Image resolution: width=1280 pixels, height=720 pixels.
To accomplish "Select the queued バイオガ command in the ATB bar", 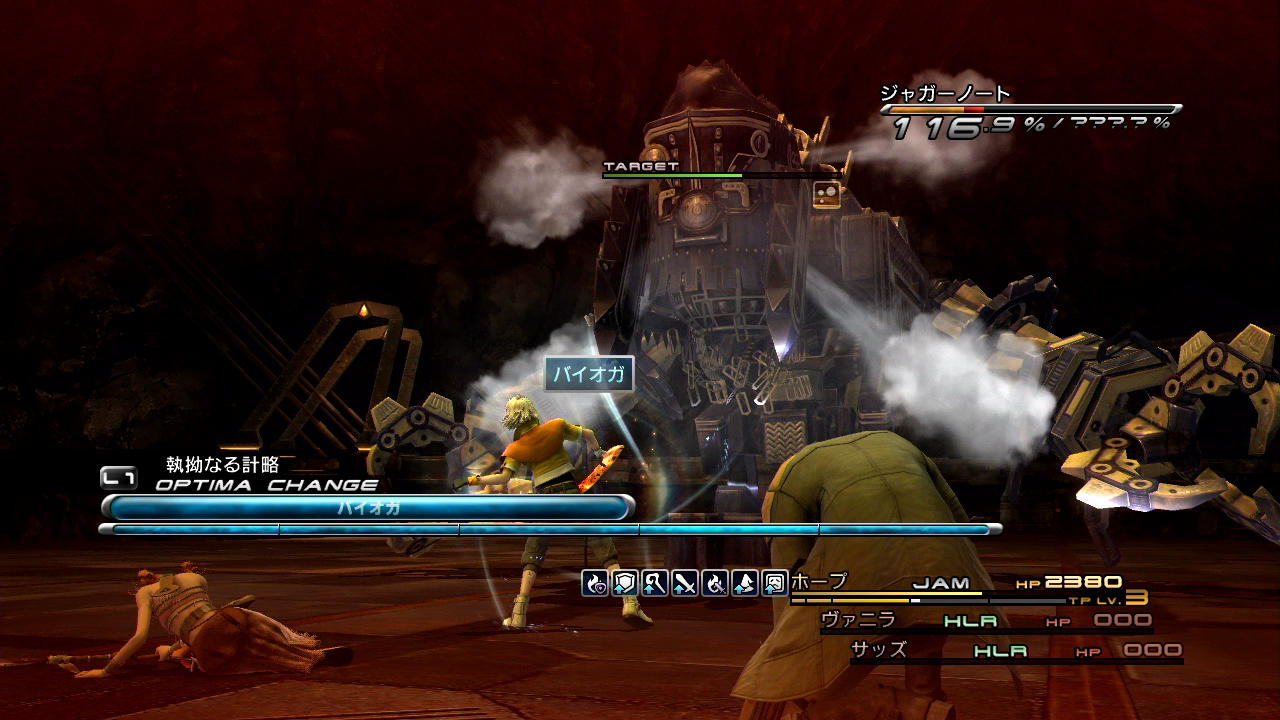I will click(368, 508).
